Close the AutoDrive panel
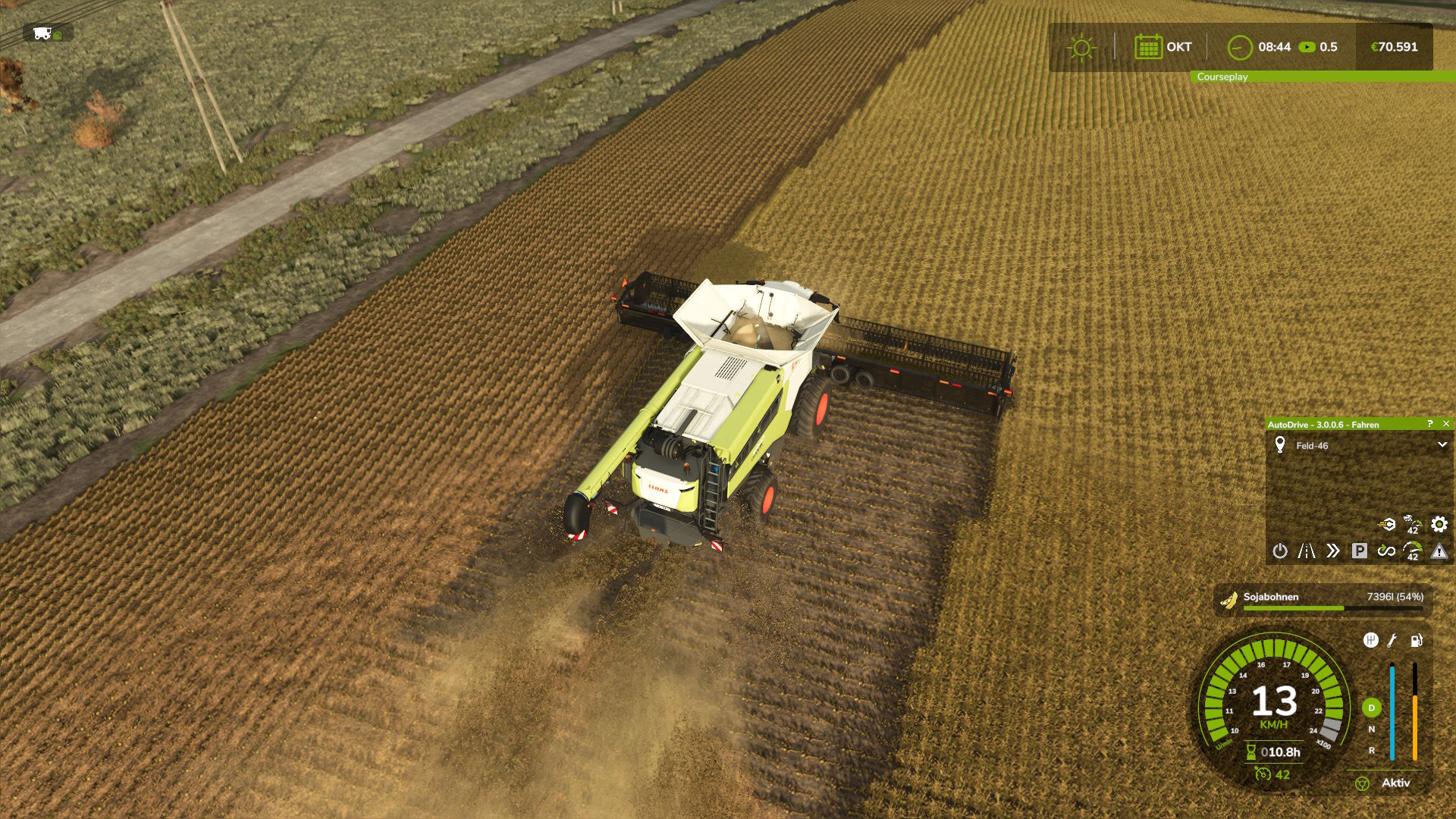This screenshot has height=819, width=1456. pyautogui.click(x=1446, y=424)
